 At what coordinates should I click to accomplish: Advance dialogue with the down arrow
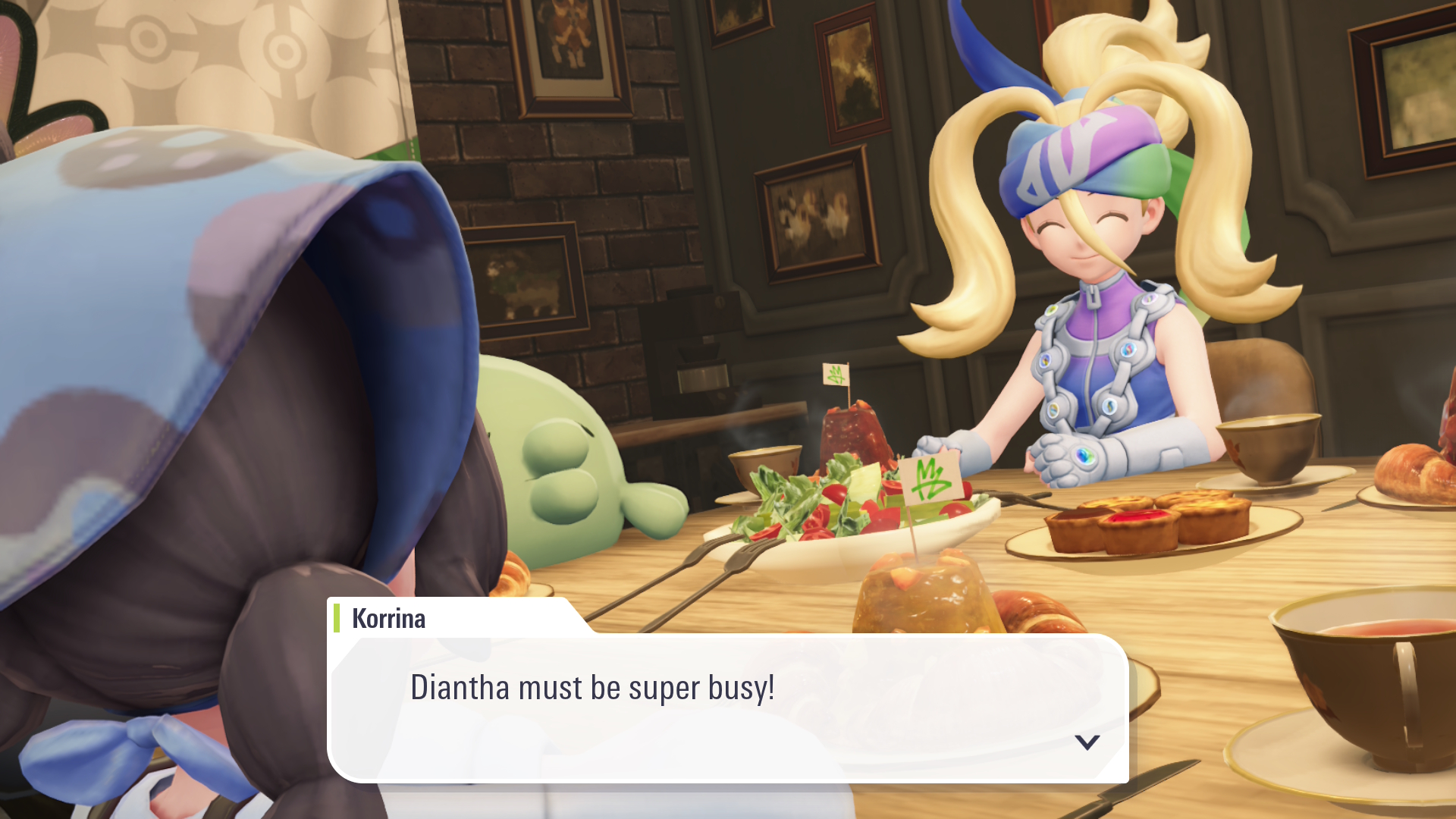coord(1087,742)
